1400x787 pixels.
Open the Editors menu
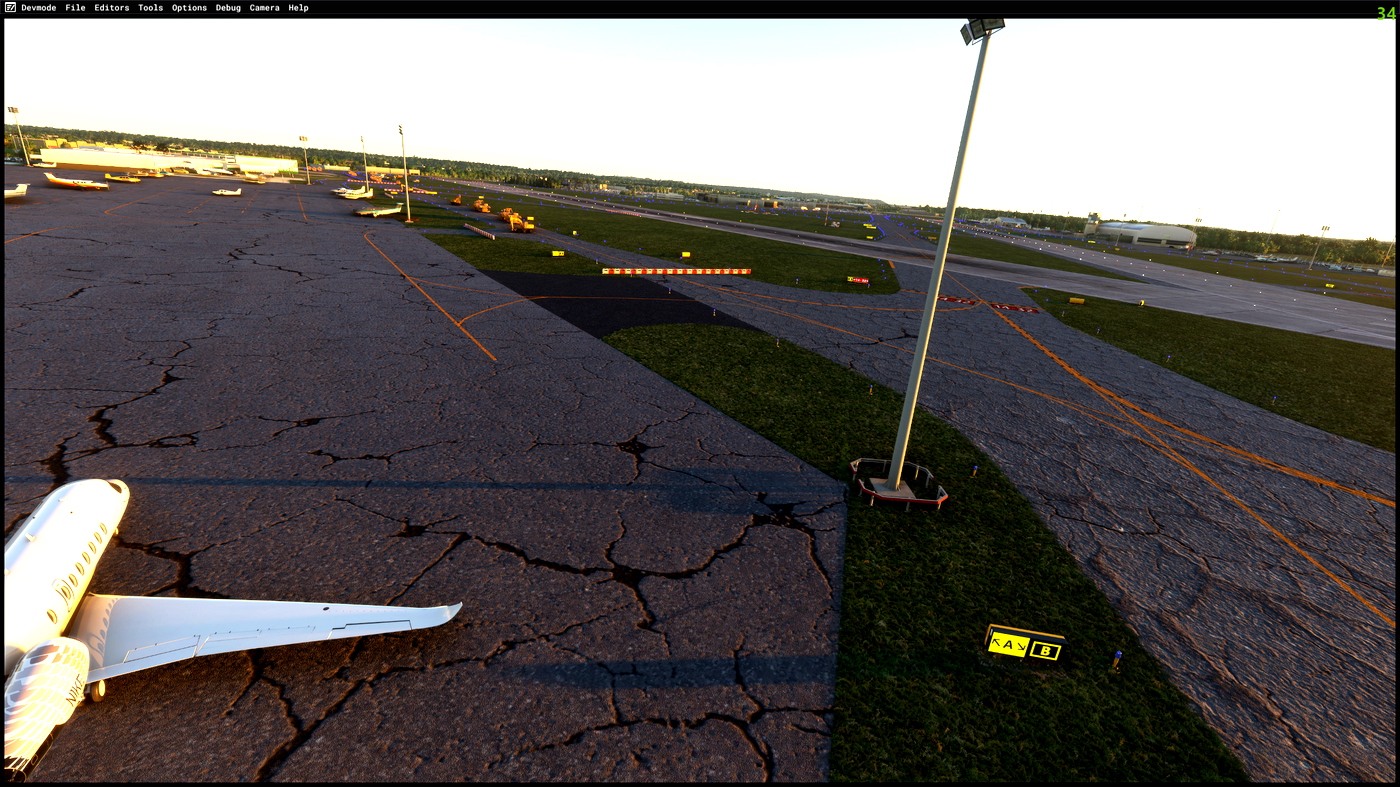(x=110, y=7)
